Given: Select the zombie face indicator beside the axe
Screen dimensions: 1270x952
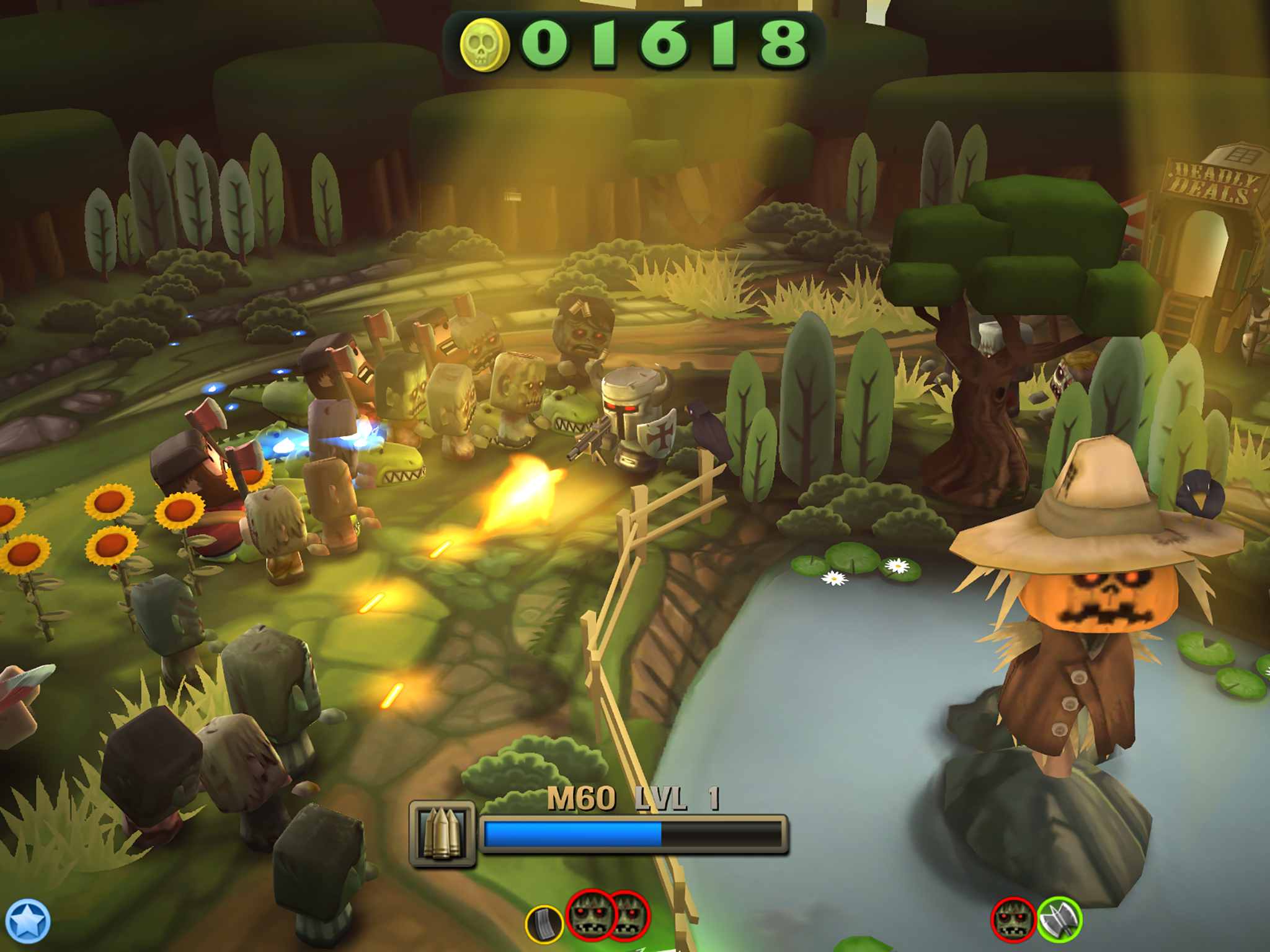Looking at the screenshot, I should (1014, 919).
